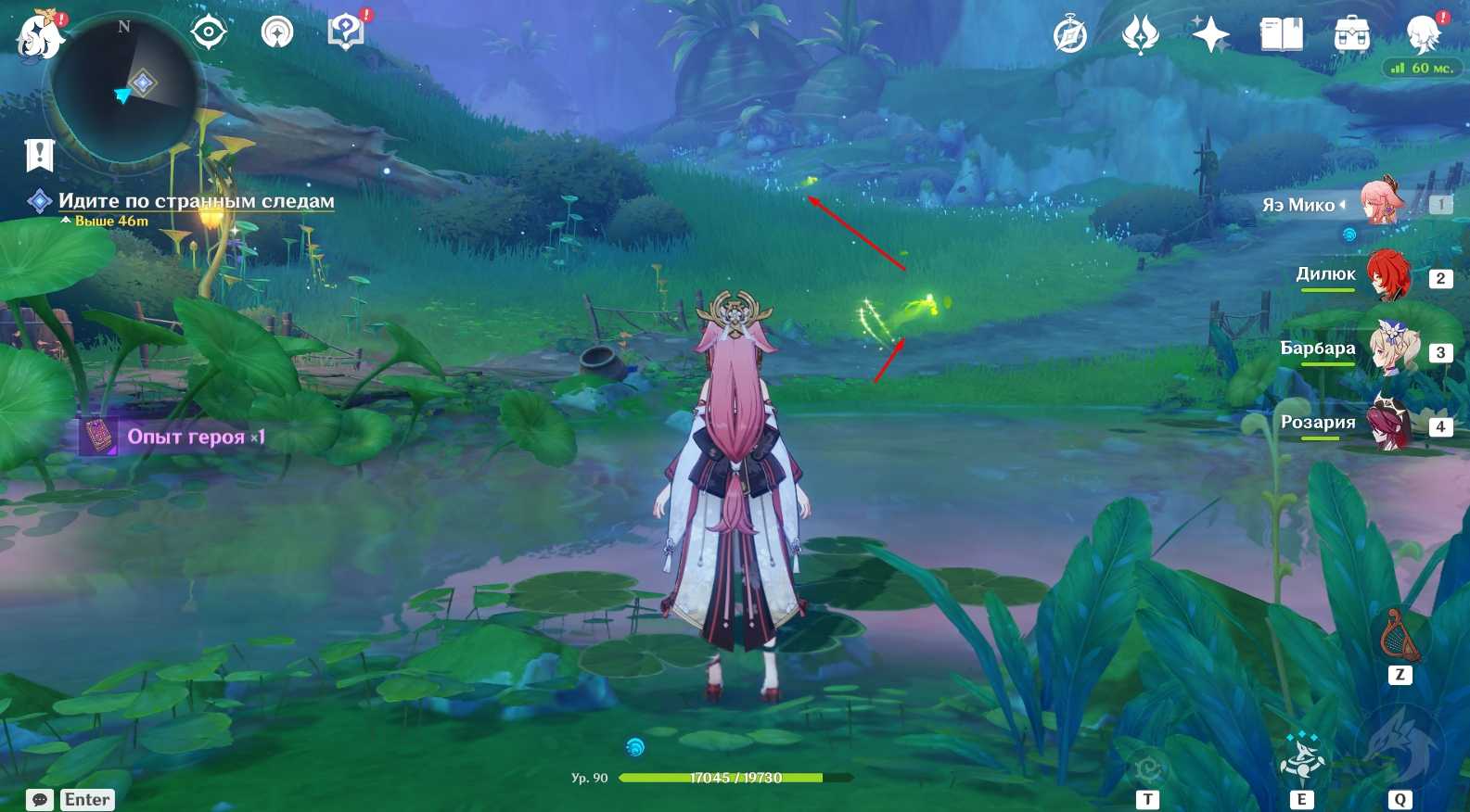
Task: Open the circular minimap
Action: tap(124, 90)
